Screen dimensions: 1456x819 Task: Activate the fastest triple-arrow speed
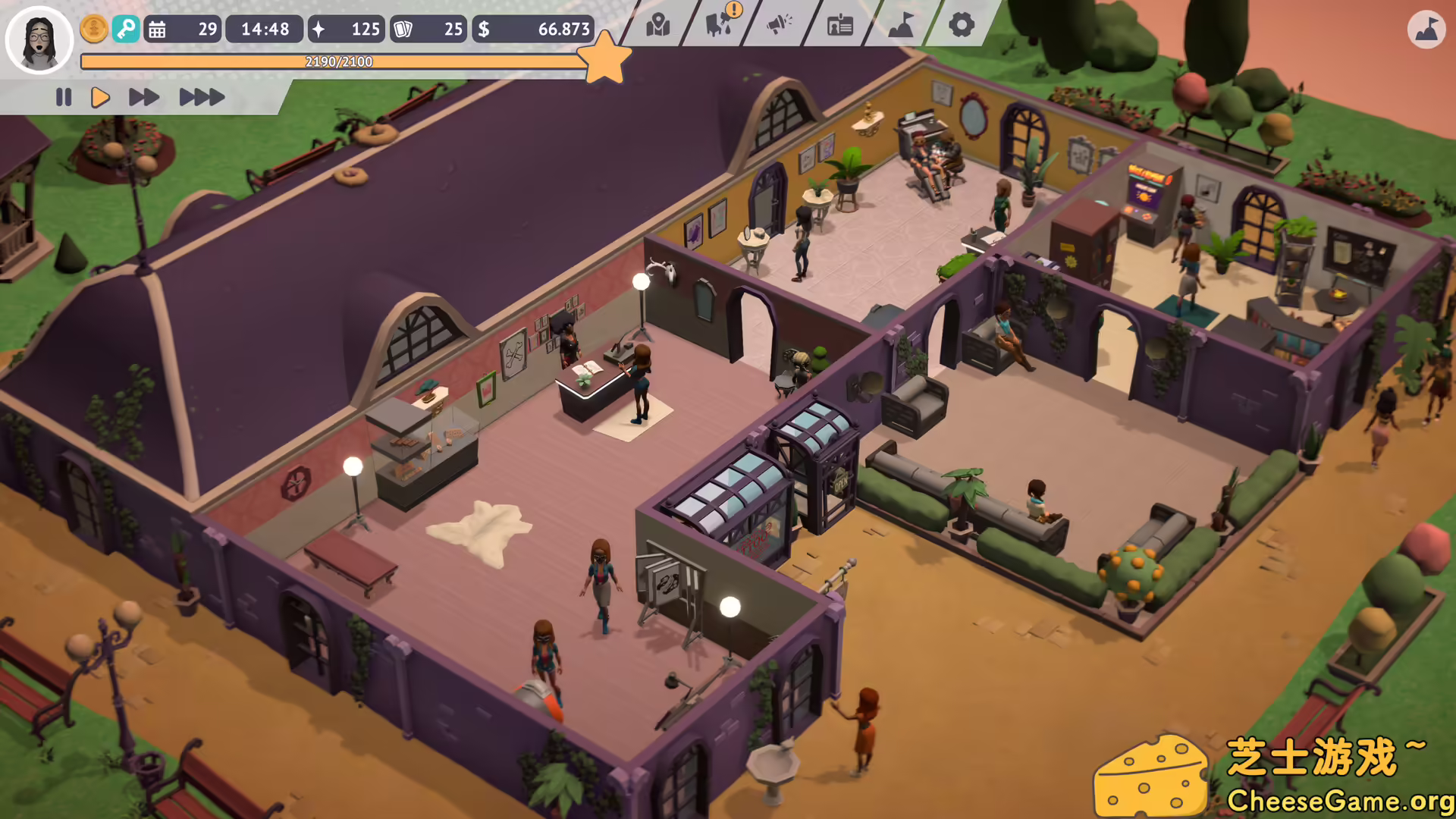(x=199, y=97)
